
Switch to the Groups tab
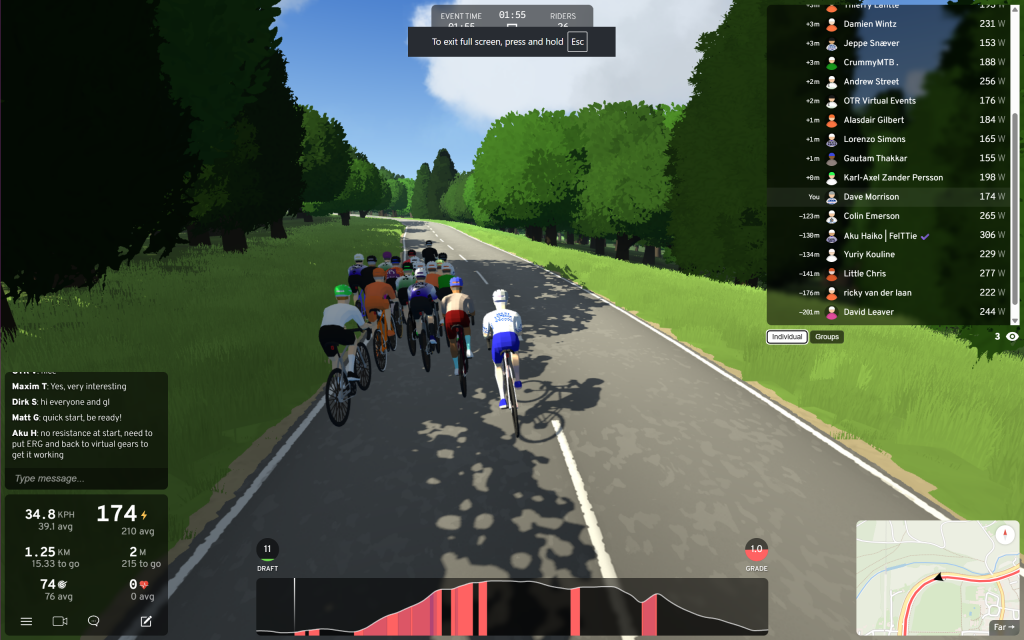[x=827, y=337]
